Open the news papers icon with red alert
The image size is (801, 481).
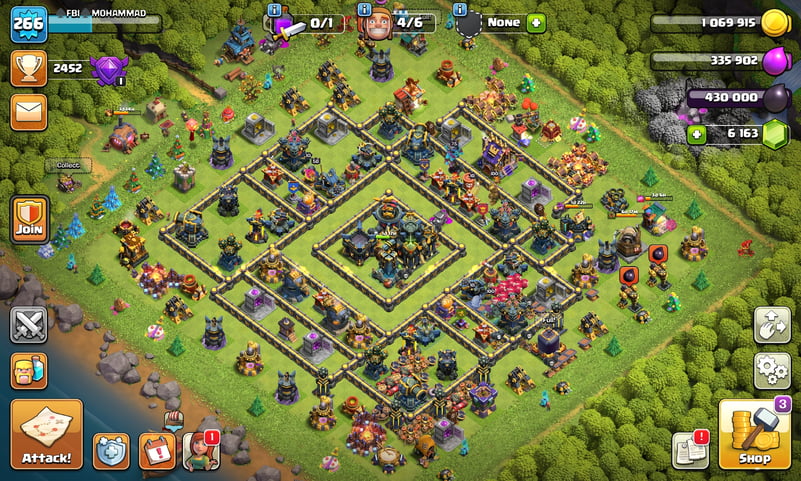[690, 451]
